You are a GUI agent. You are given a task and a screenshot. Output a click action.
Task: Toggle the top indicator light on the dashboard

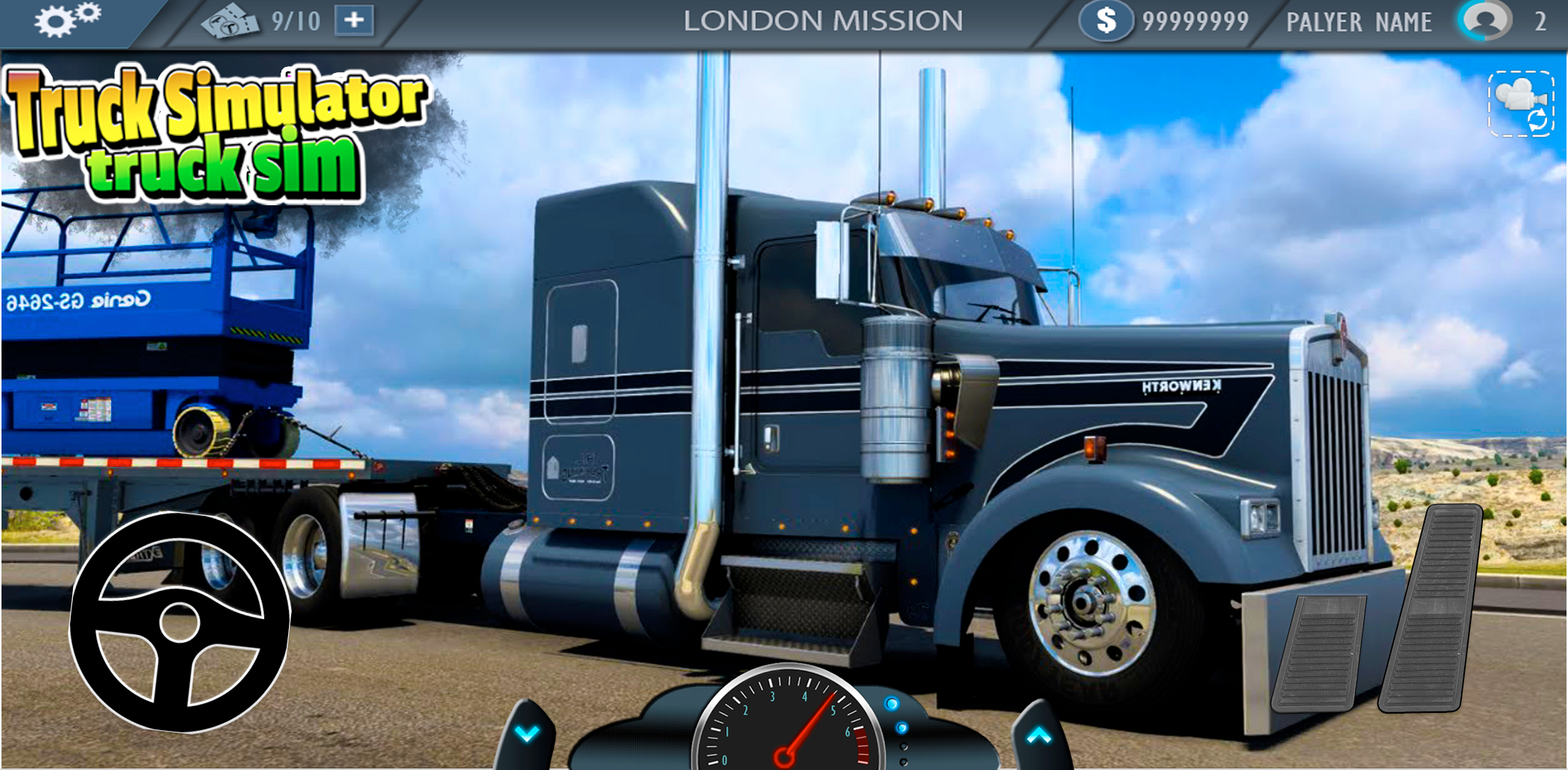point(892,705)
